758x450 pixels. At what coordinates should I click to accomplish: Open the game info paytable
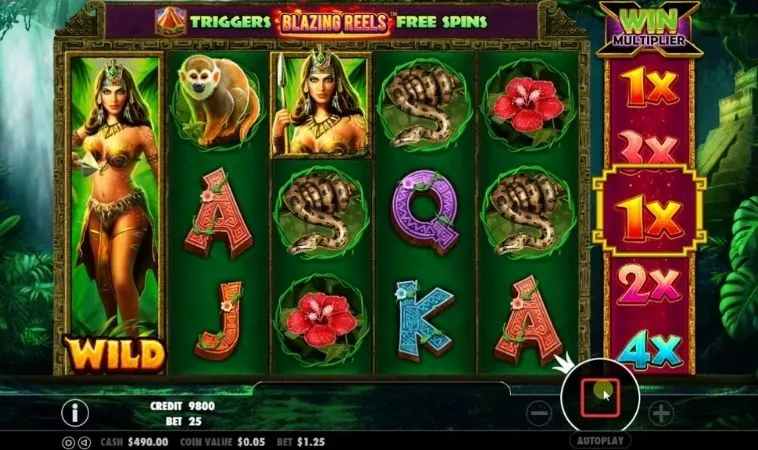[x=75, y=412]
